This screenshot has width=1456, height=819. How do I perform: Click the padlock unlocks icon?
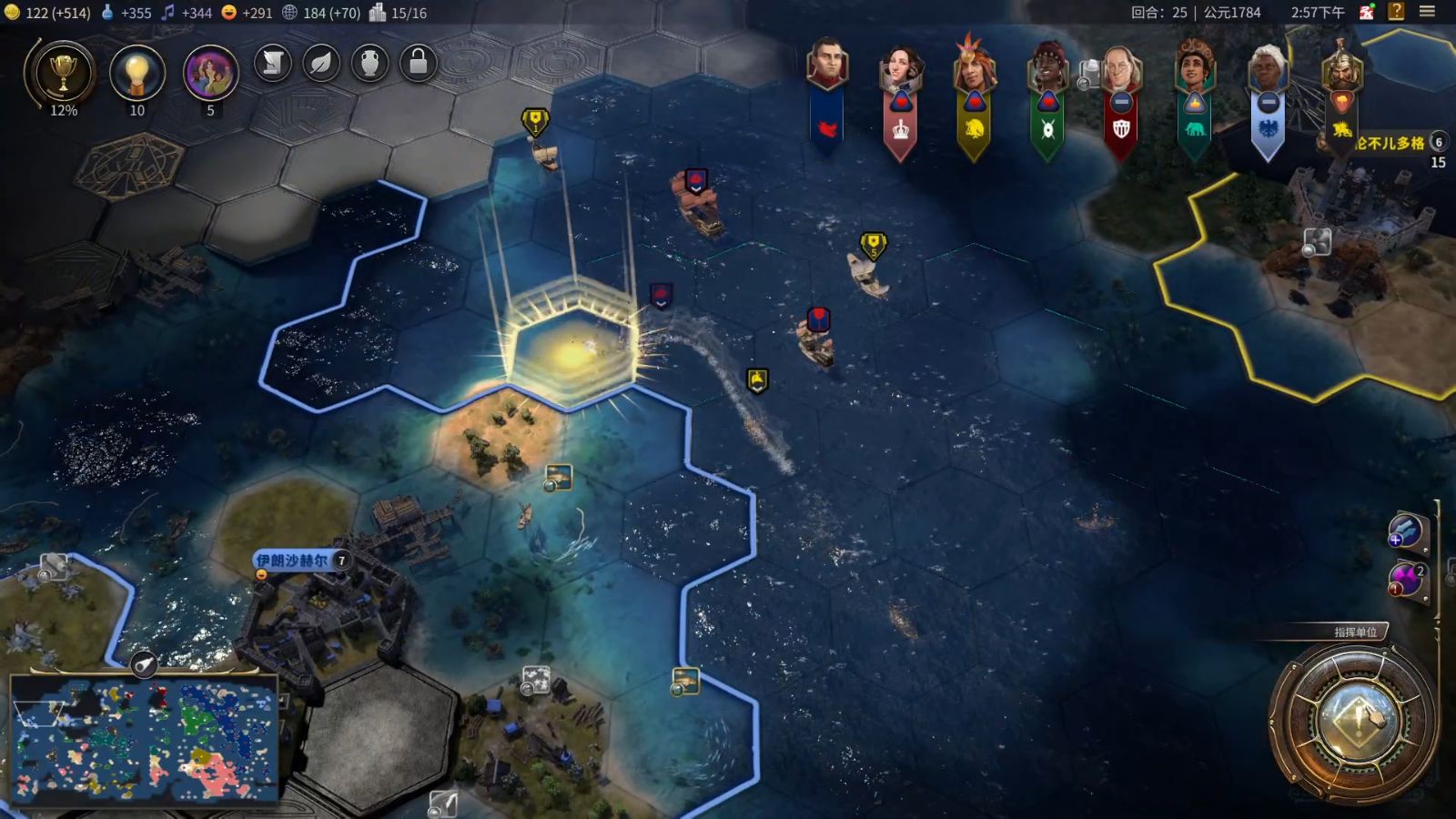[419, 63]
